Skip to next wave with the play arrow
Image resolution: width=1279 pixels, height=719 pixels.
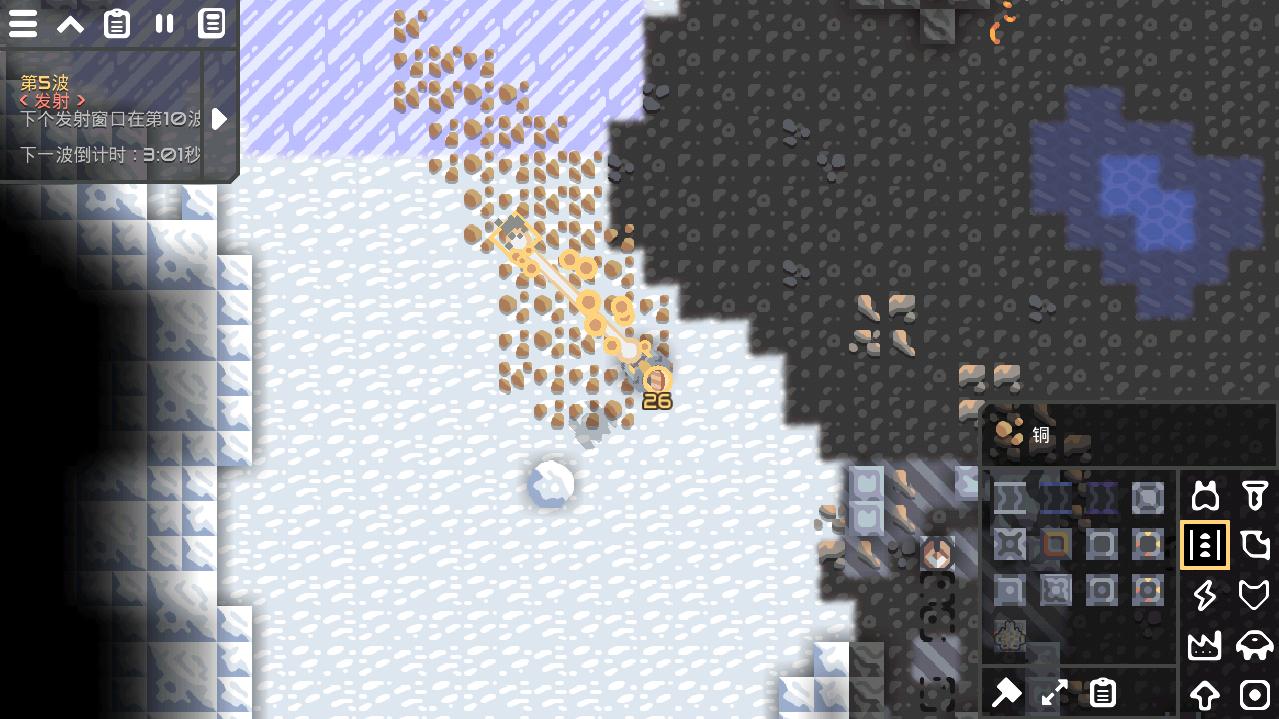click(219, 119)
